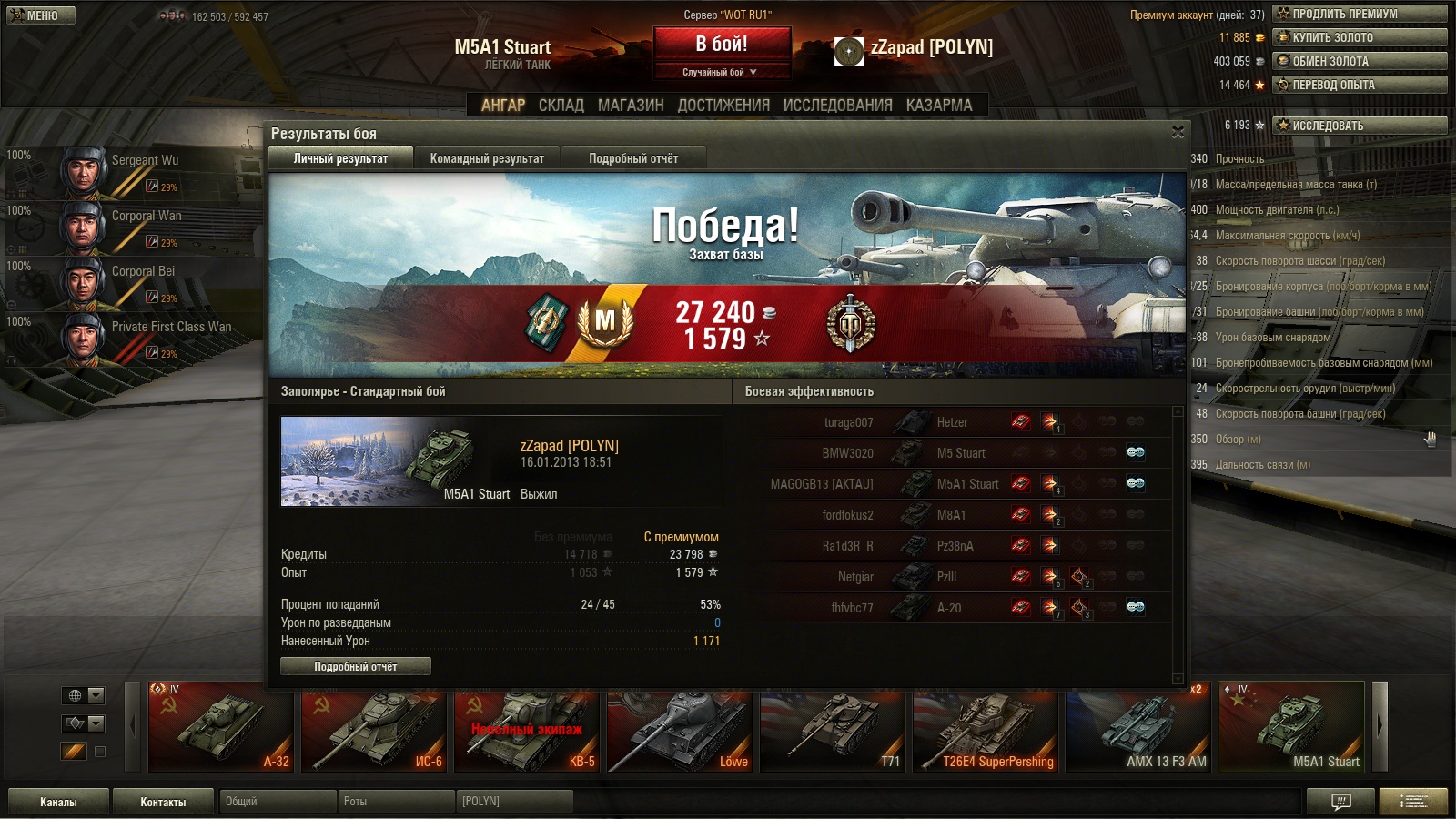Go to ДОСТИЖЕНИЯ section

pyautogui.click(x=723, y=106)
